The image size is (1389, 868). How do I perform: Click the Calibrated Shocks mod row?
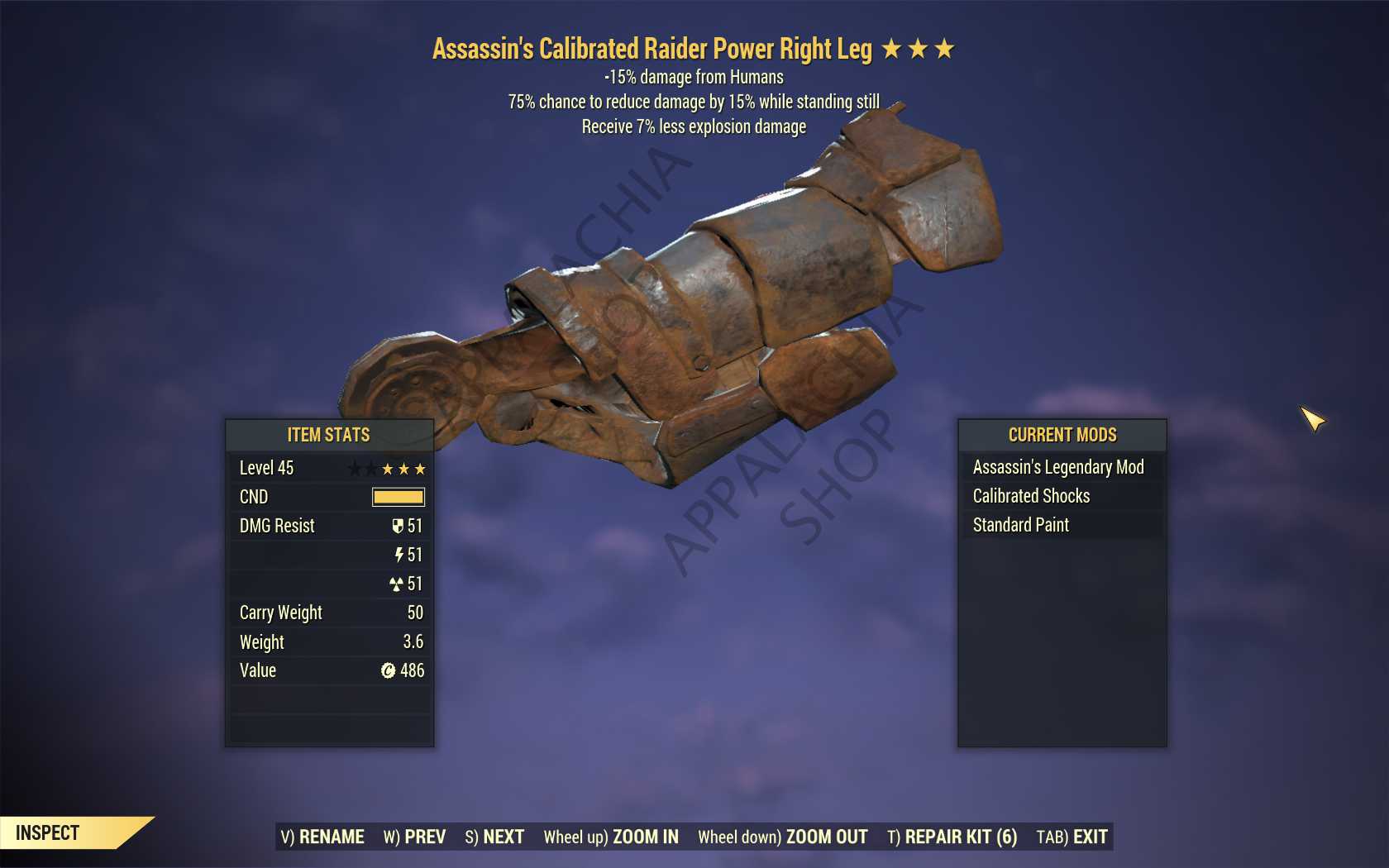1031,496
